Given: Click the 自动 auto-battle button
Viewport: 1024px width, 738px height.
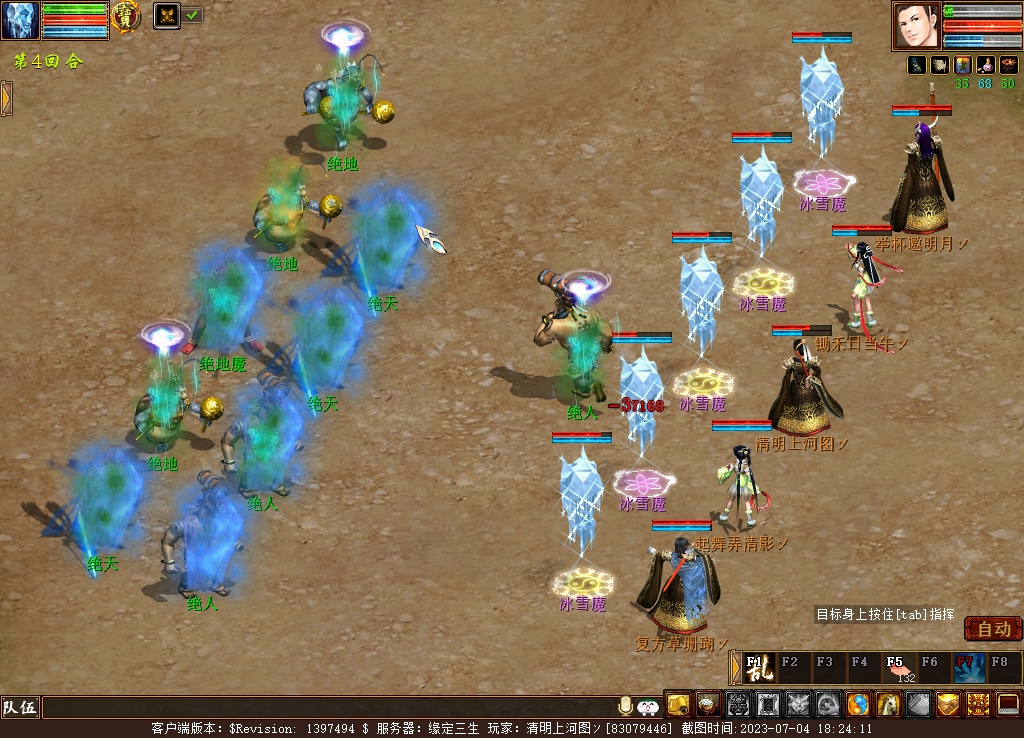Looking at the screenshot, I should point(993,629).
